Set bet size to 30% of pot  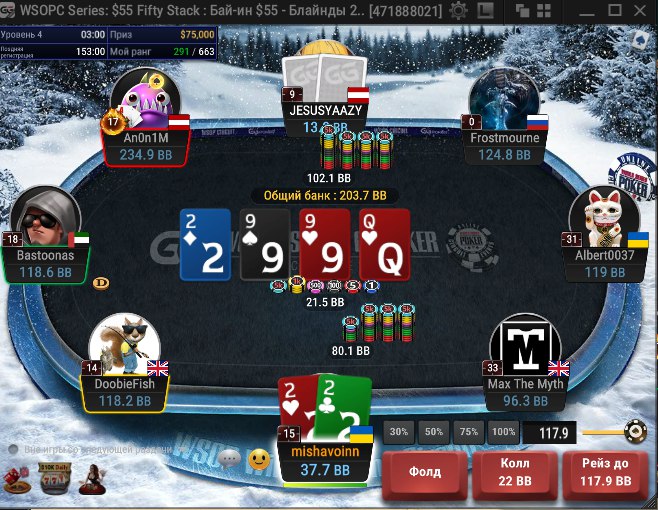pos(399,432)
